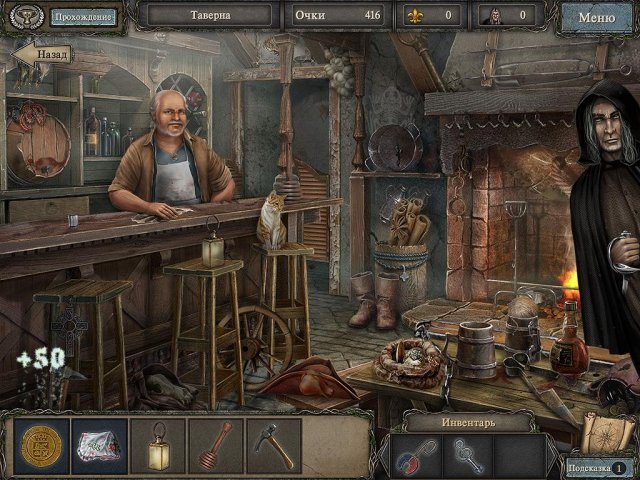Select the hammer item slot
This screenshot has width=640, height=480.
click(273, 445)
